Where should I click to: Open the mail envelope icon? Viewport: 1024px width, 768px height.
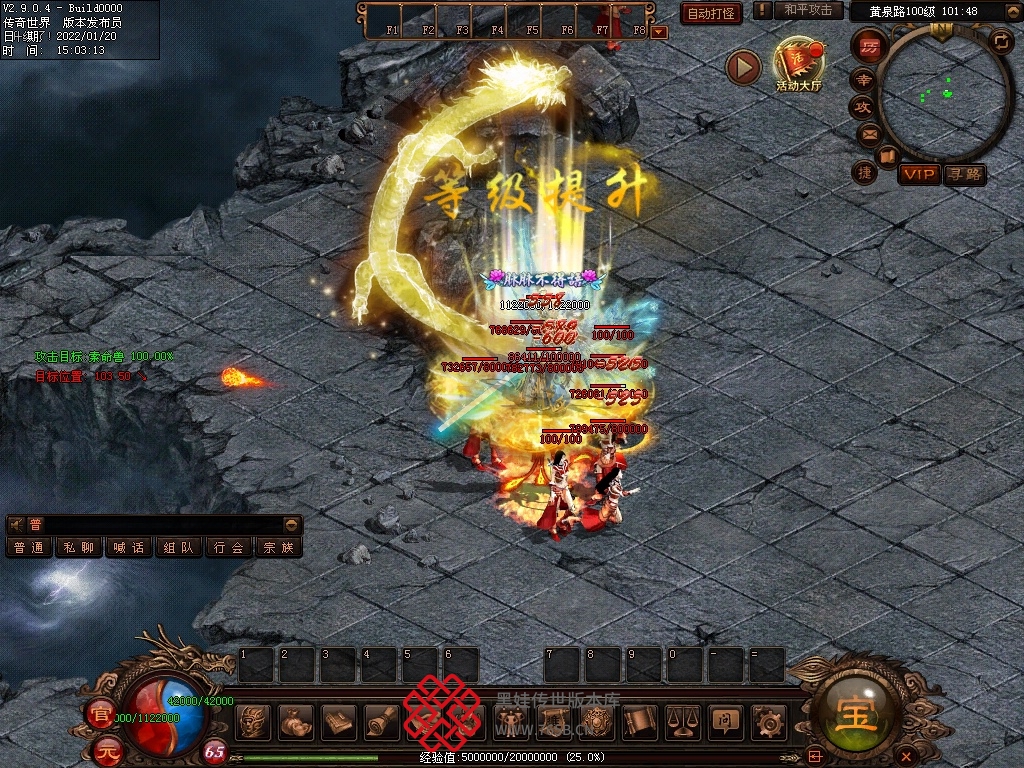(x=868, y=134)
